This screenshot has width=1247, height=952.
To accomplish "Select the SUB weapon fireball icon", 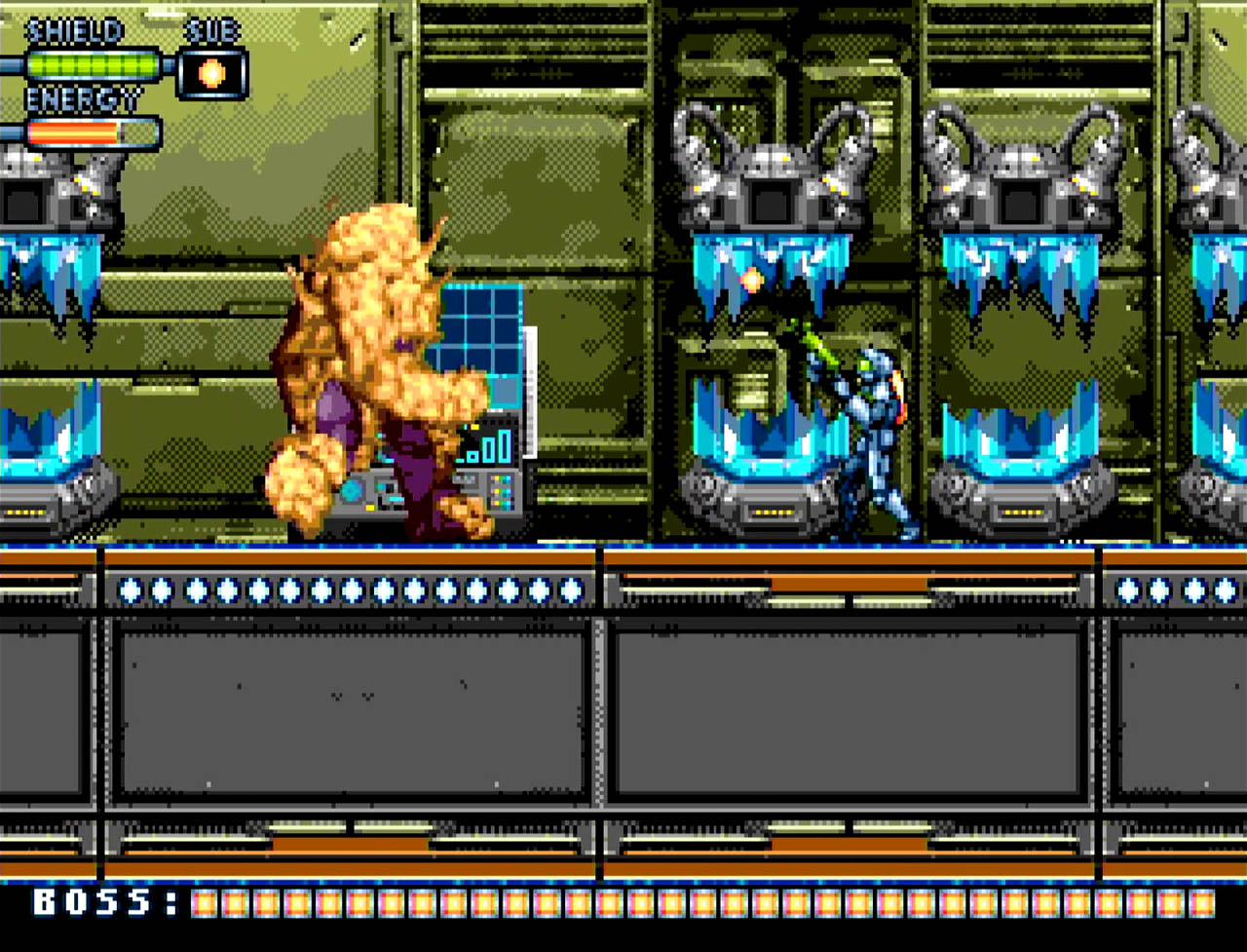I will click(212, 74).
